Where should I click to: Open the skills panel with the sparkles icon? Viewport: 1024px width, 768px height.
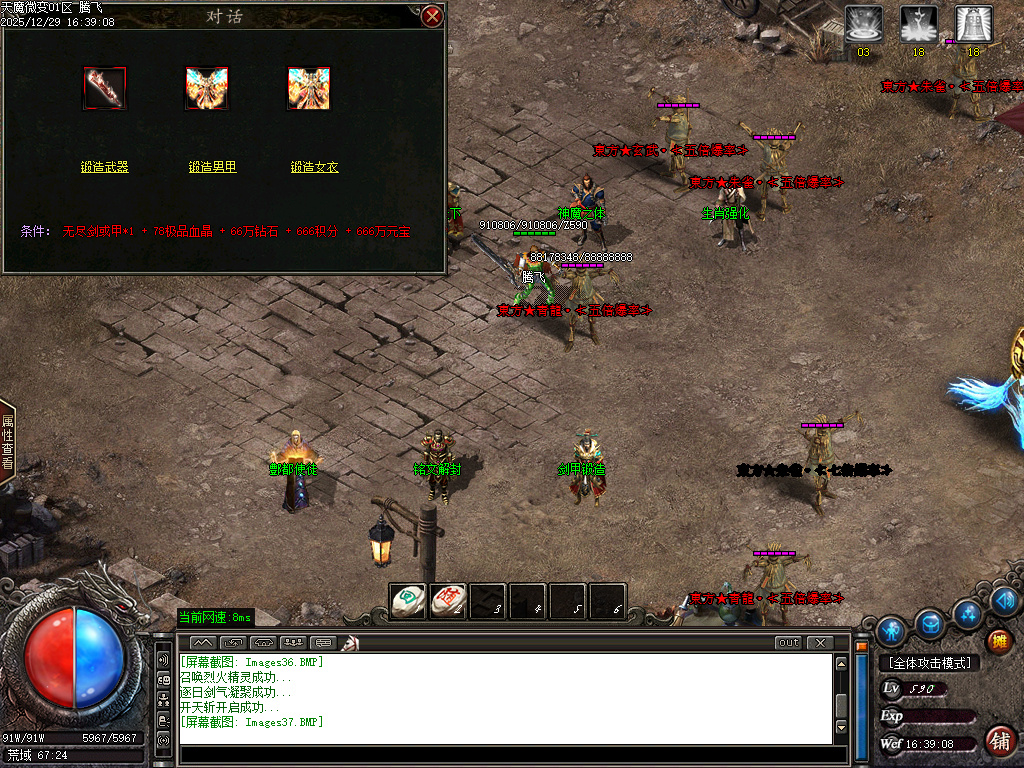[968, 613]
